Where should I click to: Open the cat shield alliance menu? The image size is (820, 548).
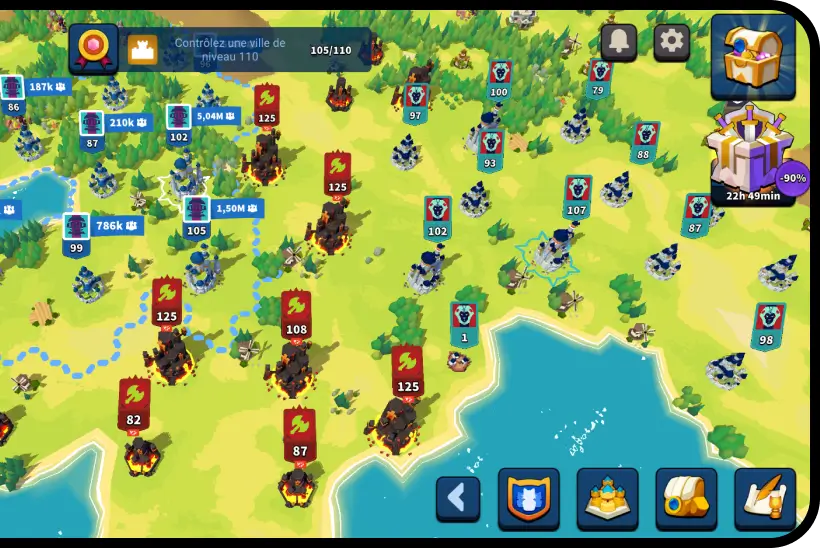[529, 497]
